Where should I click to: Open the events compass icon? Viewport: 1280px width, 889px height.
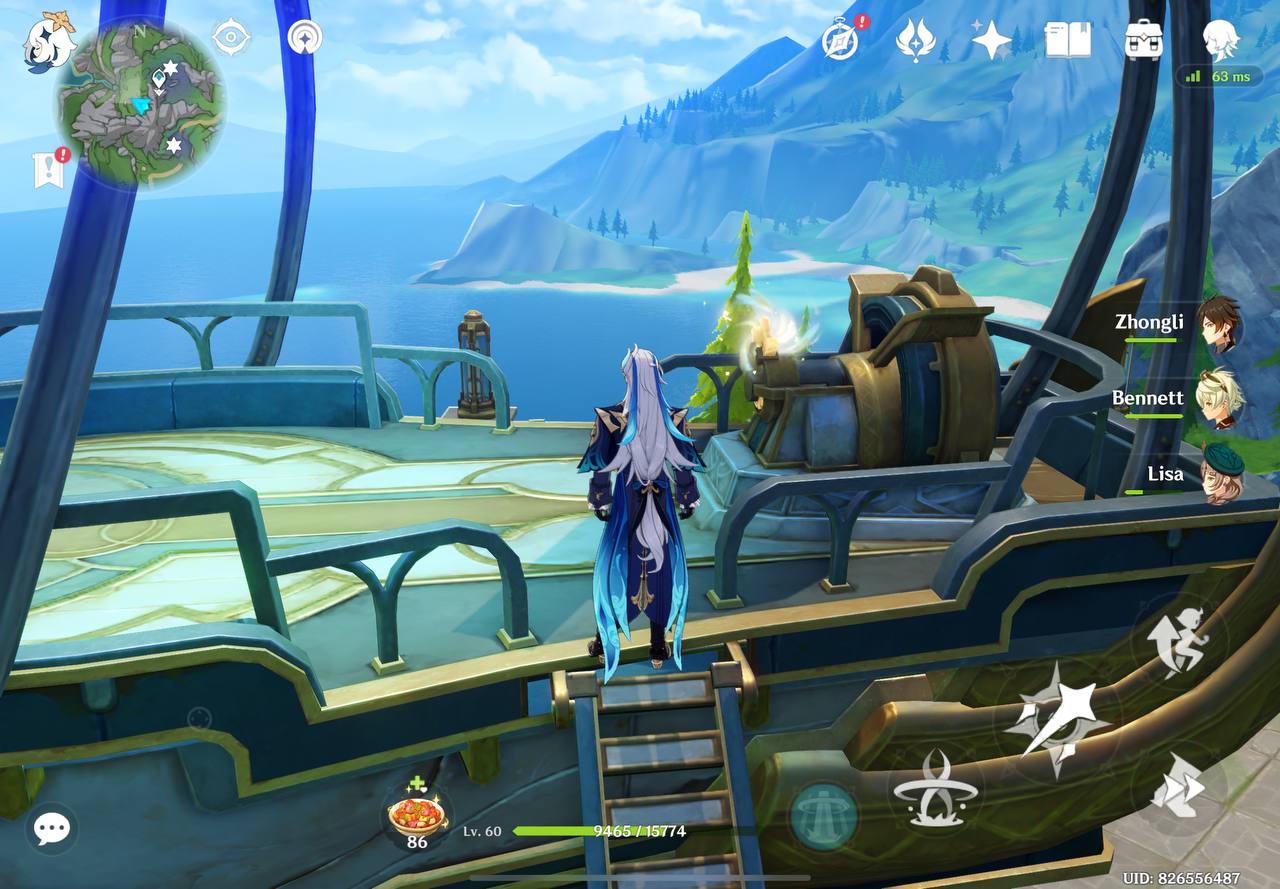[x=840, y=41]
